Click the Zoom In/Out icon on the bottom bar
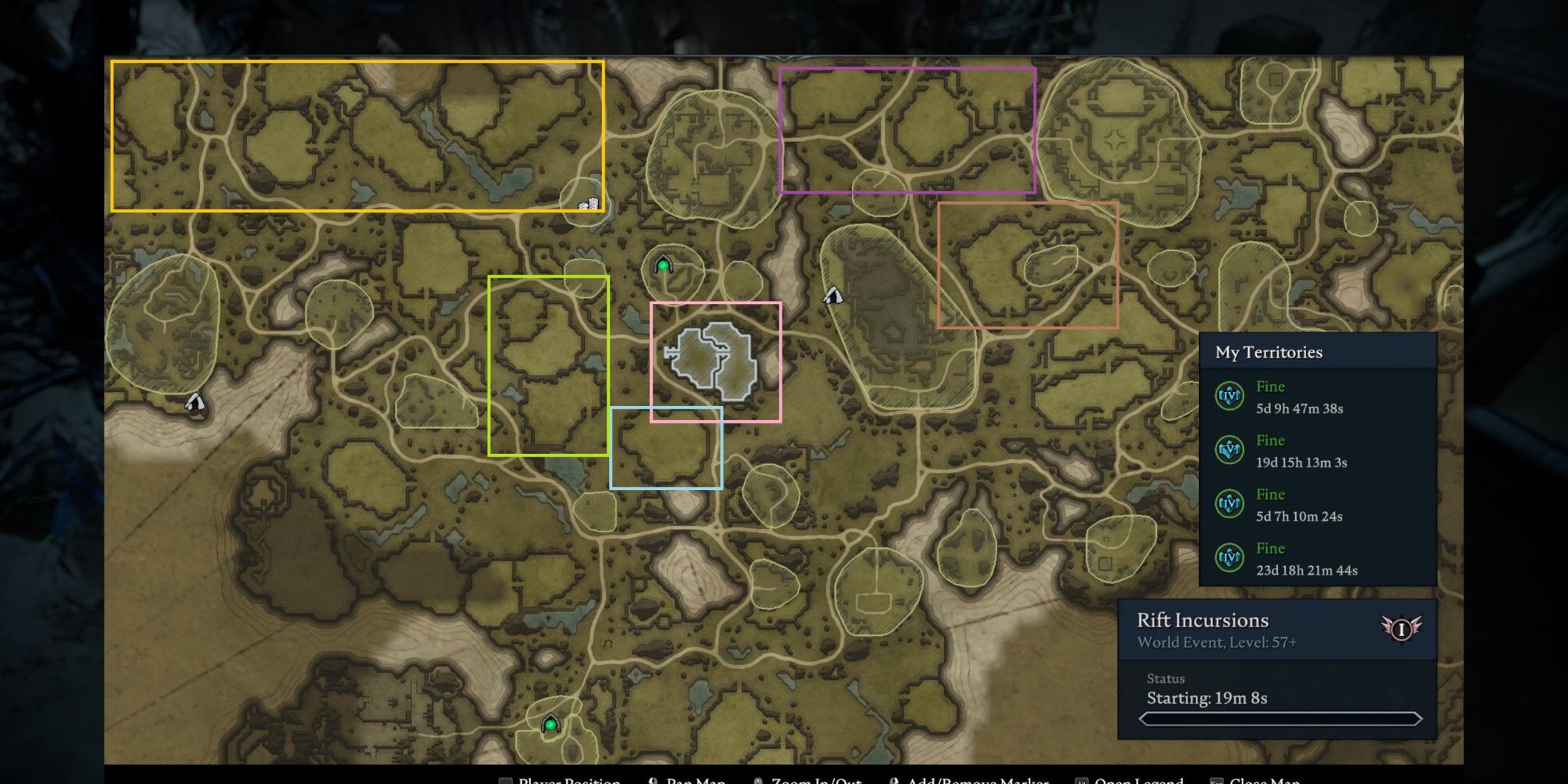Image resolution: width=1568 pixels, height=784 pixels. 757,780
